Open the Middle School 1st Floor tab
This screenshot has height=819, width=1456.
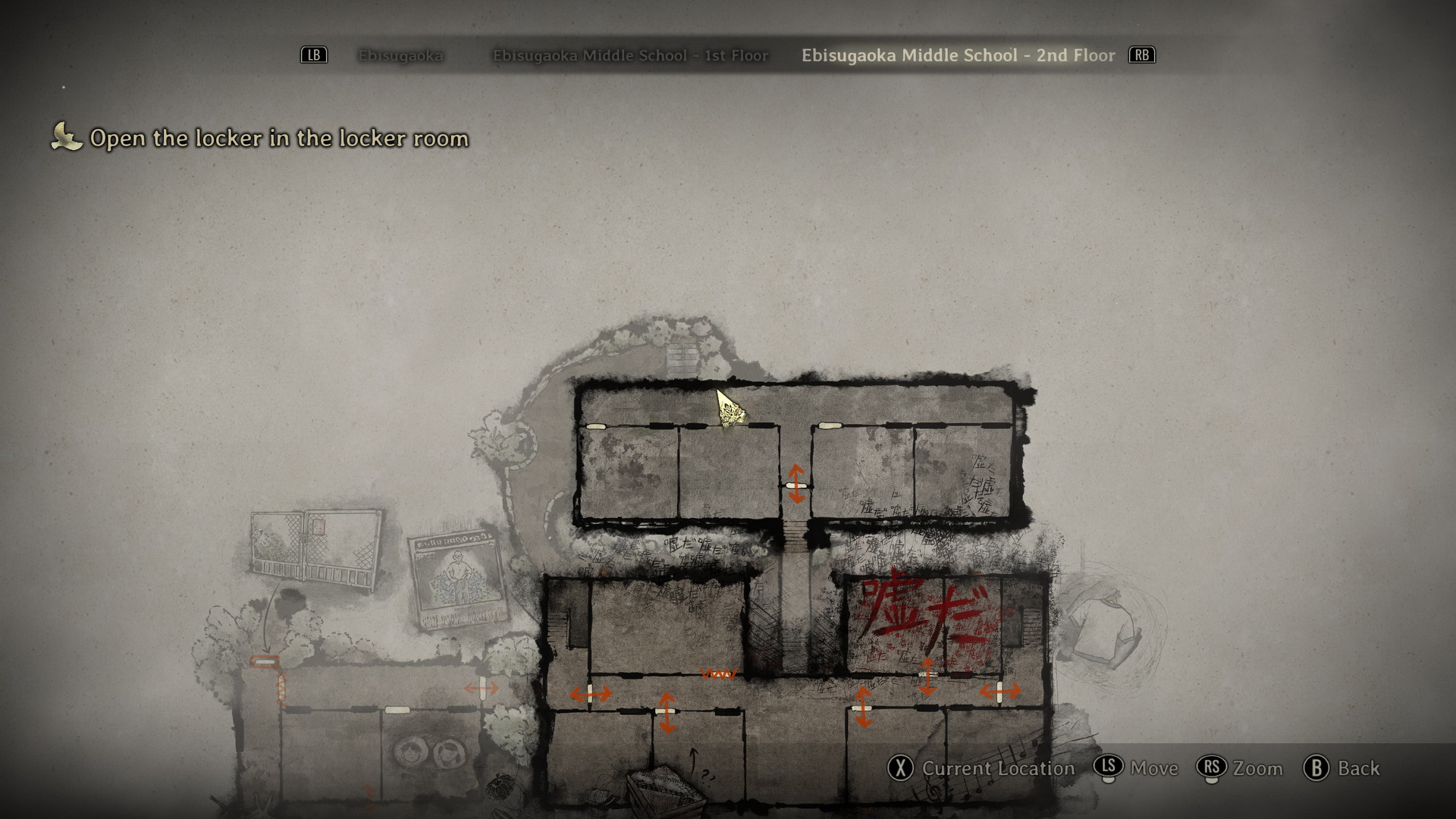pyautogui.click(x=630, y=55)
